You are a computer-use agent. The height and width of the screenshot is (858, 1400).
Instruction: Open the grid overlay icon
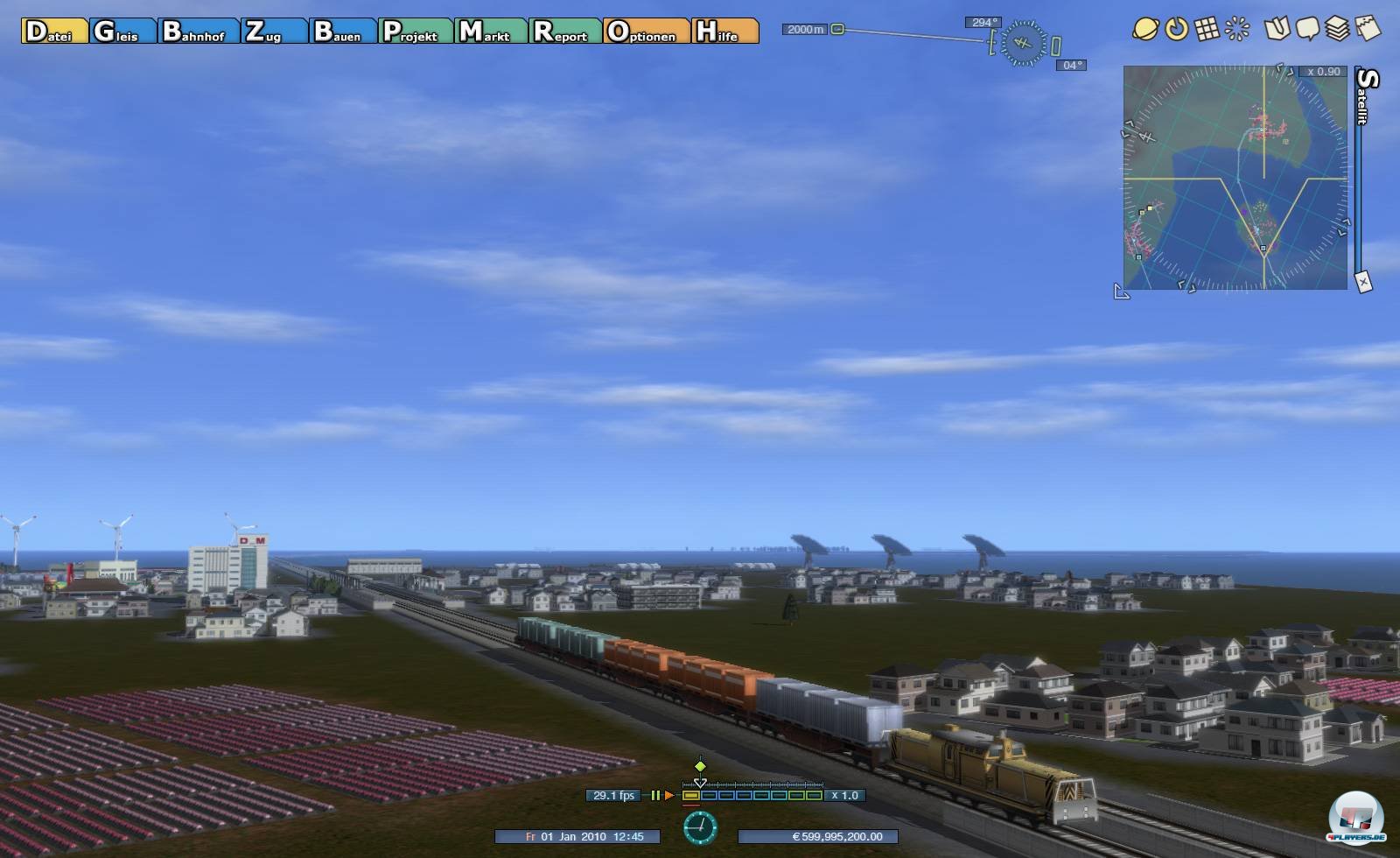(x=1207, y=29)
